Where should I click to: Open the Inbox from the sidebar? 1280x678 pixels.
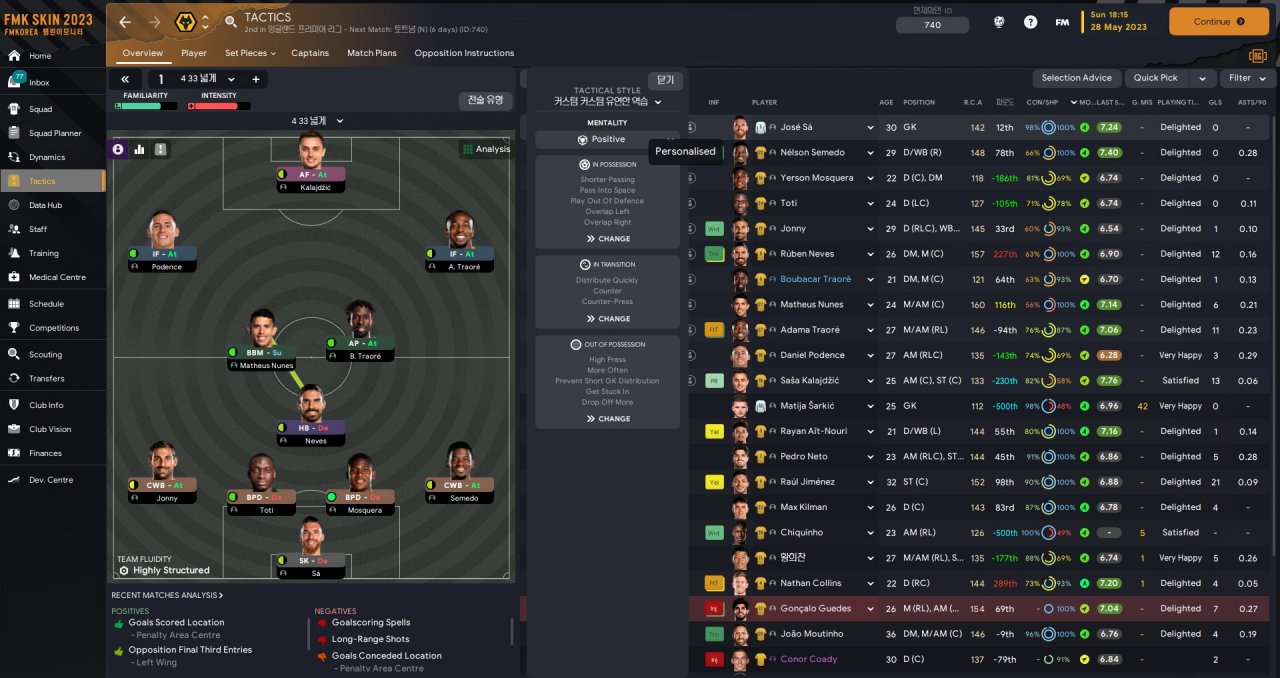40,82
